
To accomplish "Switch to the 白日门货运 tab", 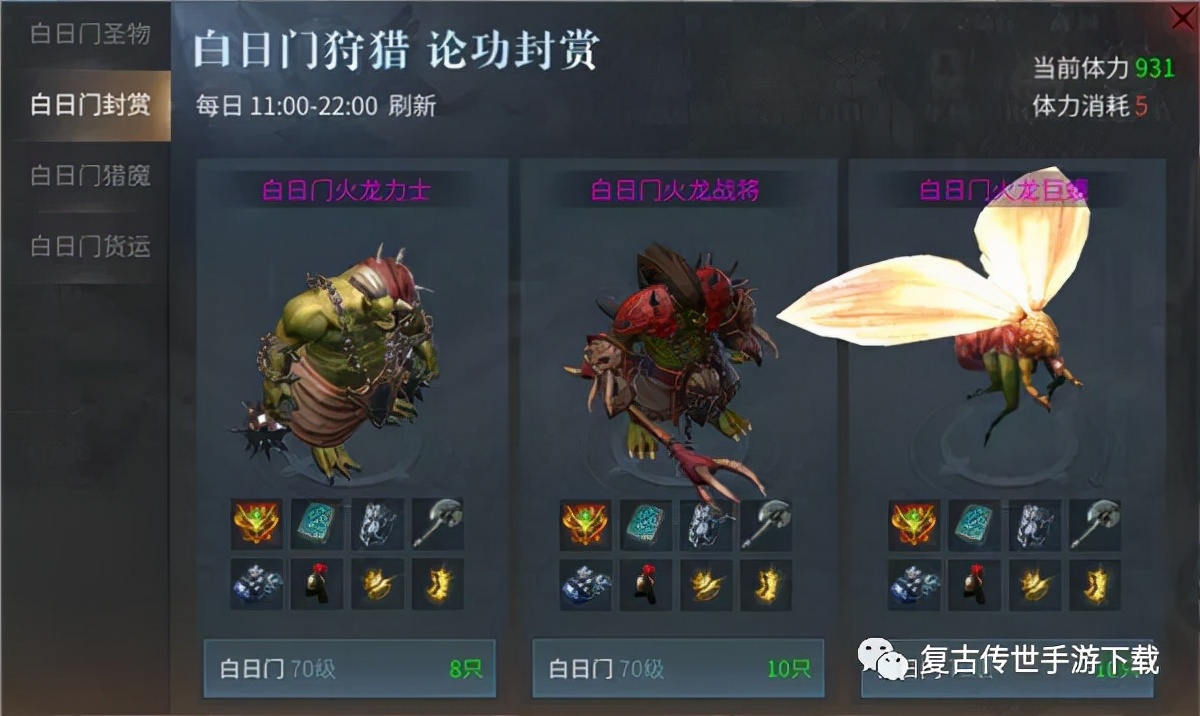I will coord(88,246).
